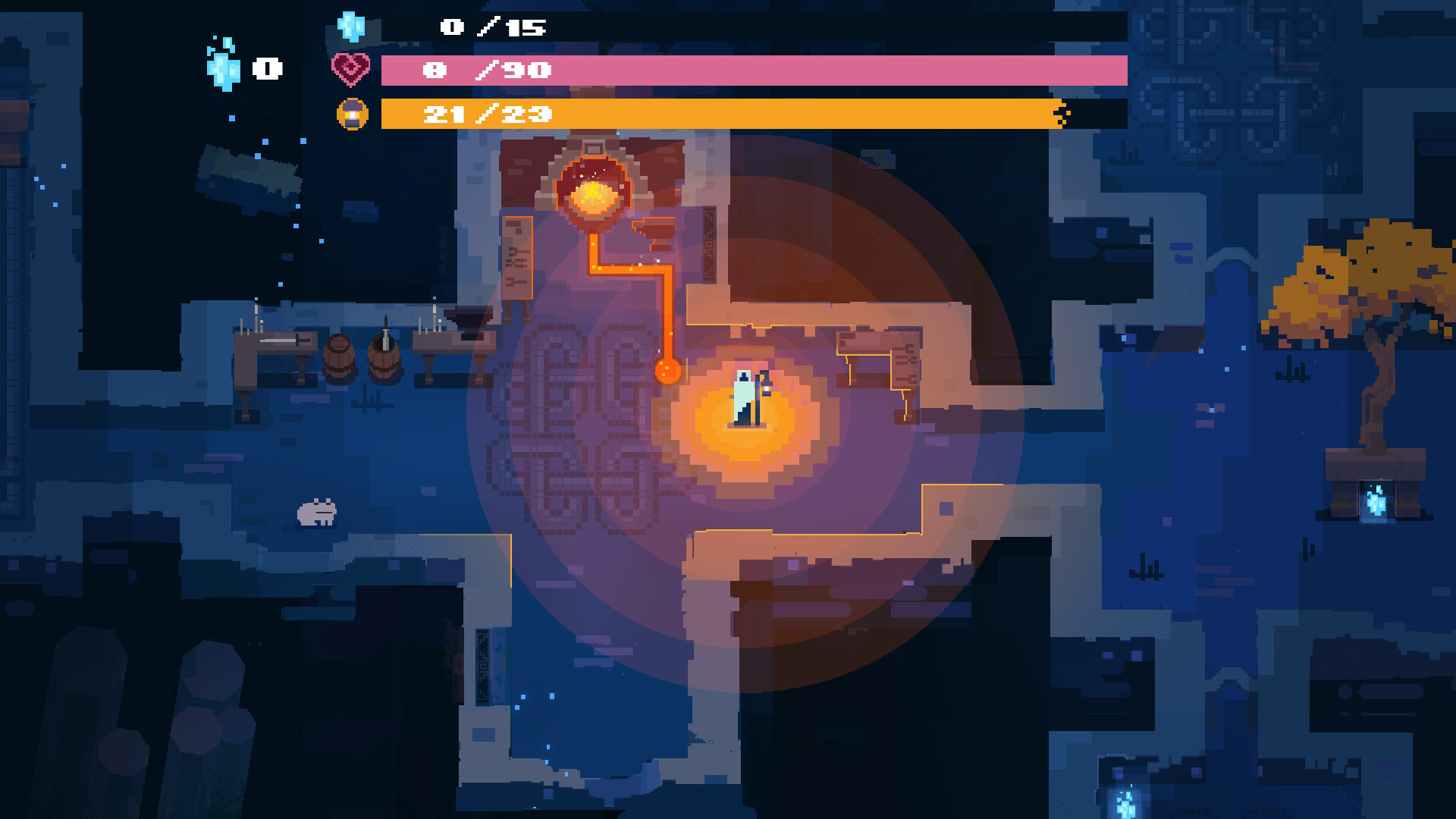Open the 8/90 health readout
This screenshot has width=1456, height=819.
pyautogui.click(x=488, y=71)
